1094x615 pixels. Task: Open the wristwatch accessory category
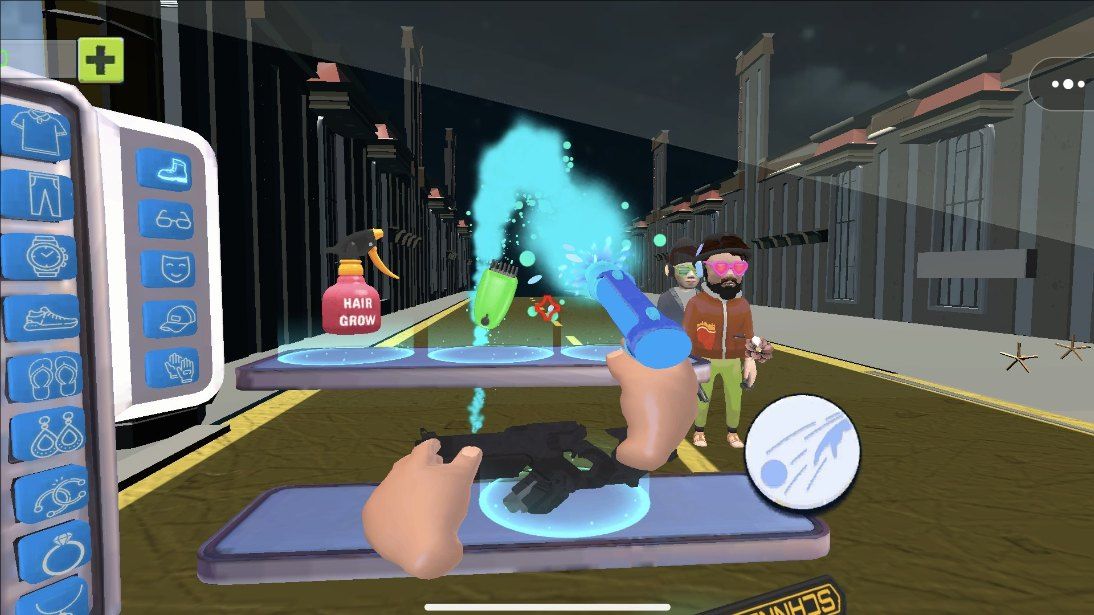pos(40,257)
